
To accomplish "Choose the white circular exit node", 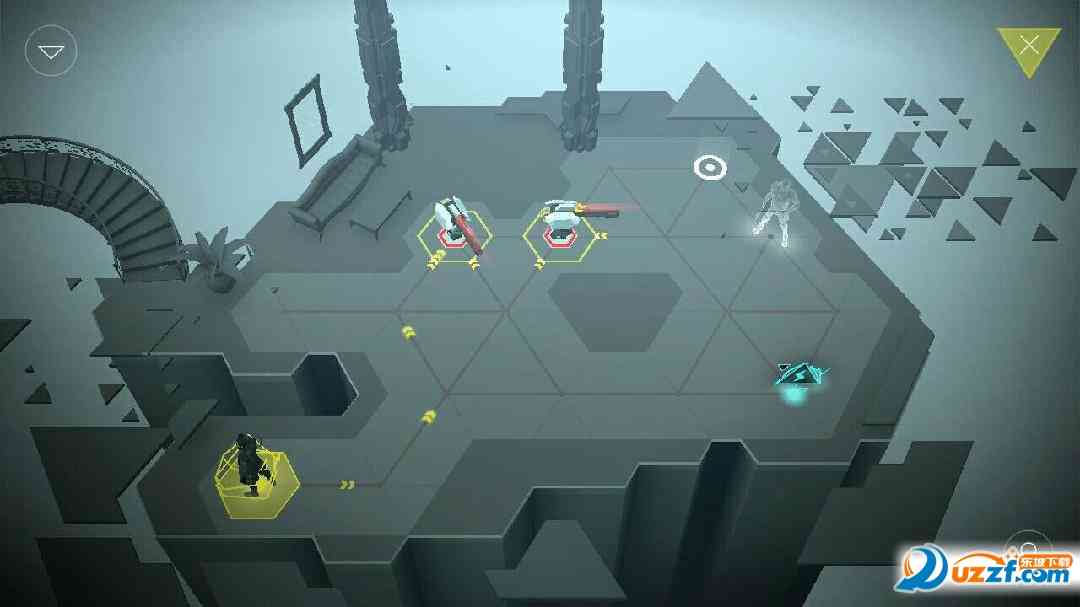I will coord(710,167).
